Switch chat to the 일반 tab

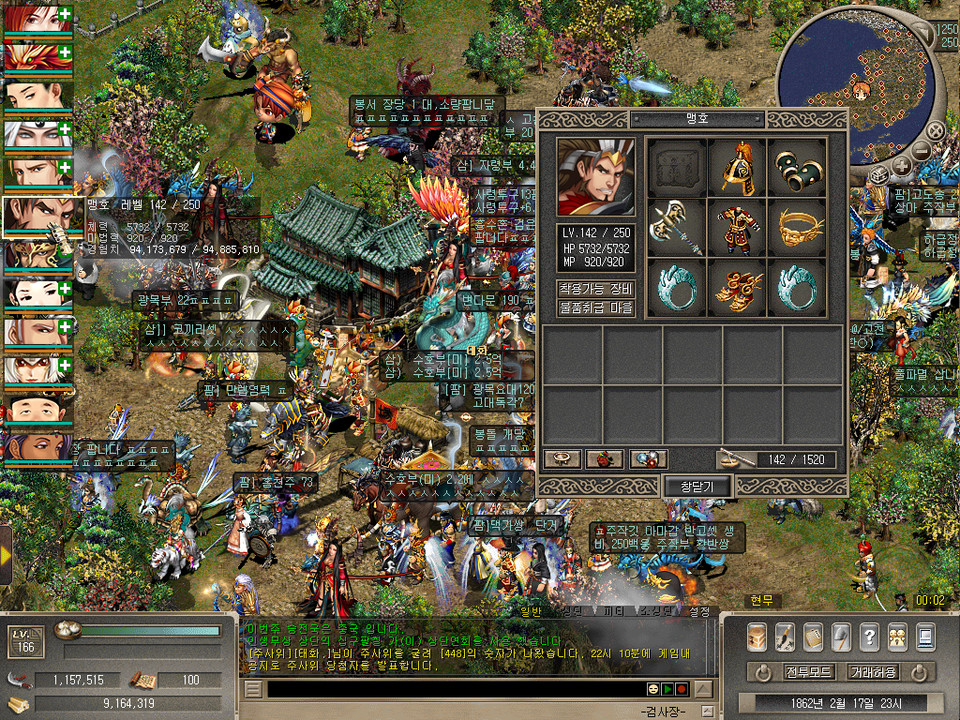pos(531,611)
